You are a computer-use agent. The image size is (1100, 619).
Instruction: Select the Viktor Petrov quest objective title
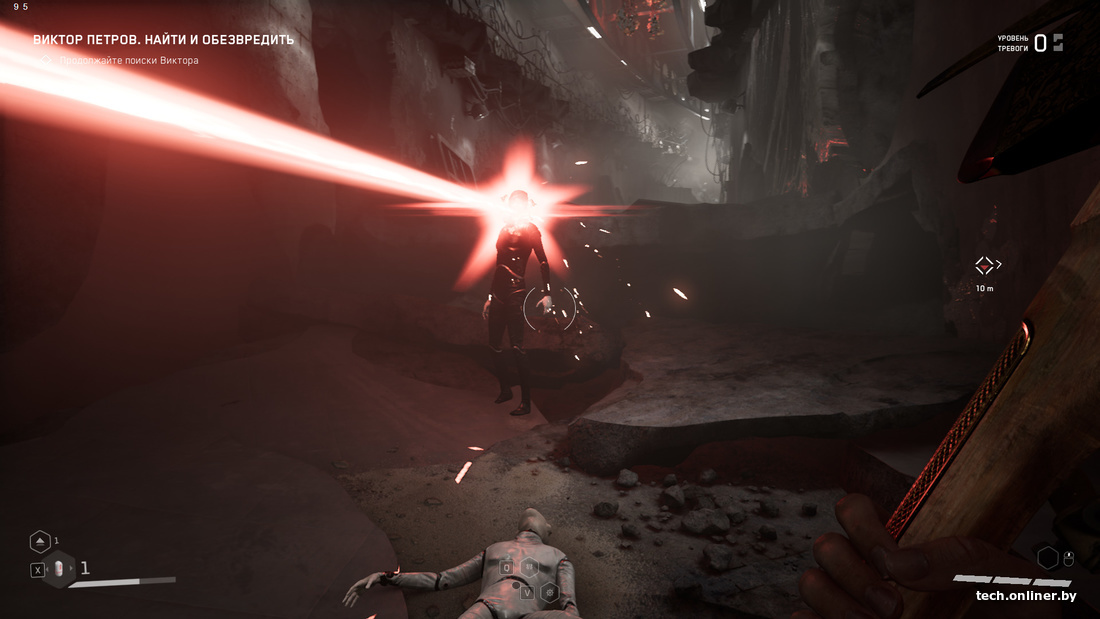[164, 40]
